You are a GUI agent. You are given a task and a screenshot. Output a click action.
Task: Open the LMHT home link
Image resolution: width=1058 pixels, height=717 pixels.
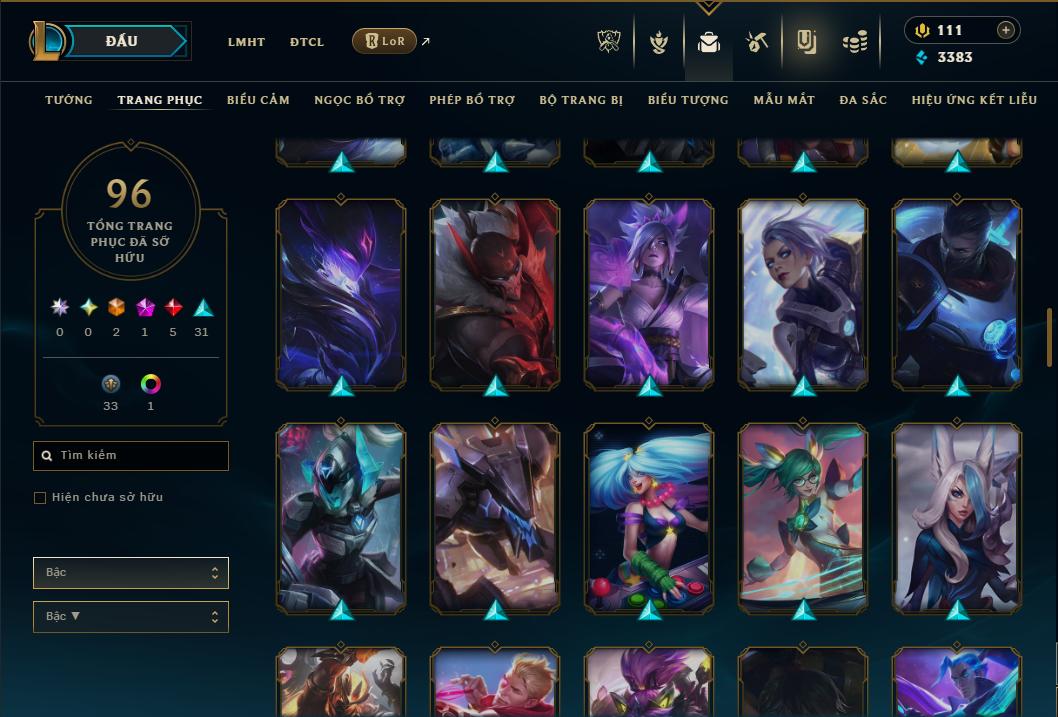click(246, 42)
